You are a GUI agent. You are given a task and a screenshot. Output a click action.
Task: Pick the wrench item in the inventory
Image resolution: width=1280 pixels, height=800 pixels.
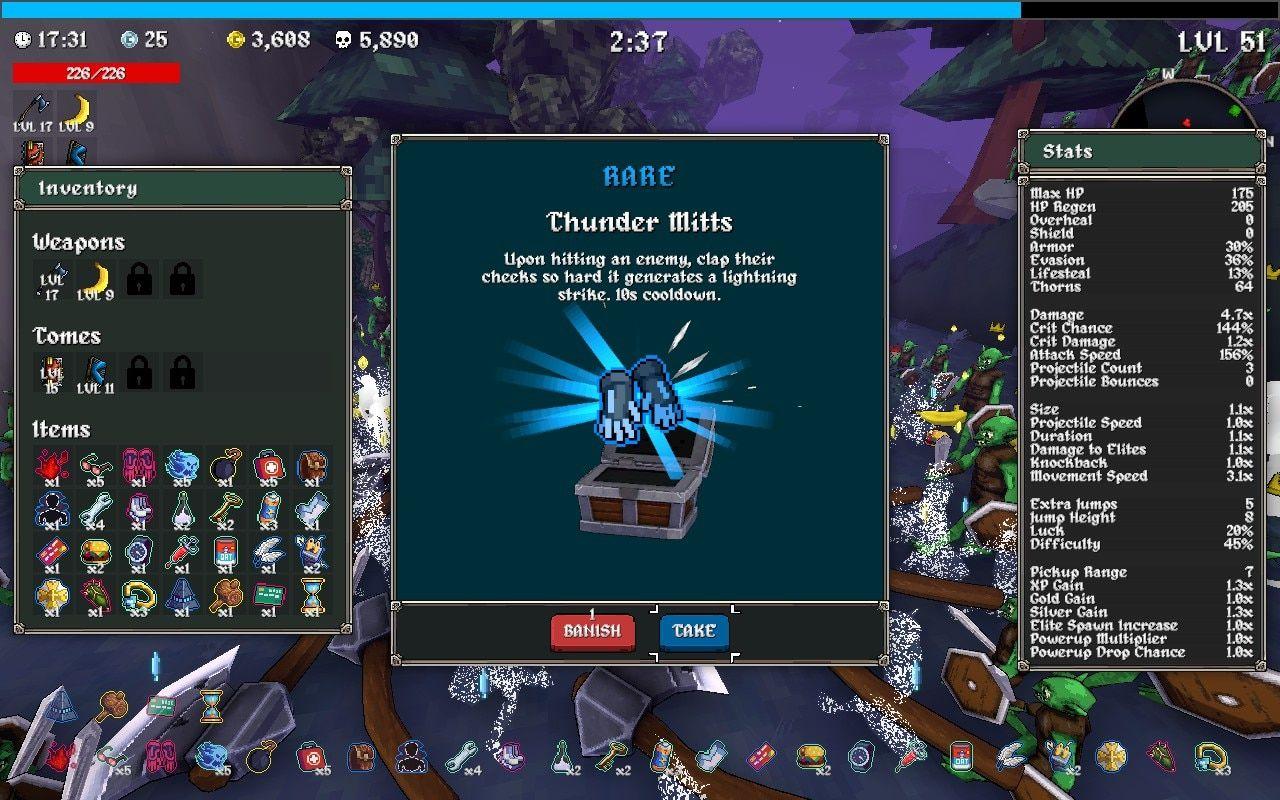(95, 510)
